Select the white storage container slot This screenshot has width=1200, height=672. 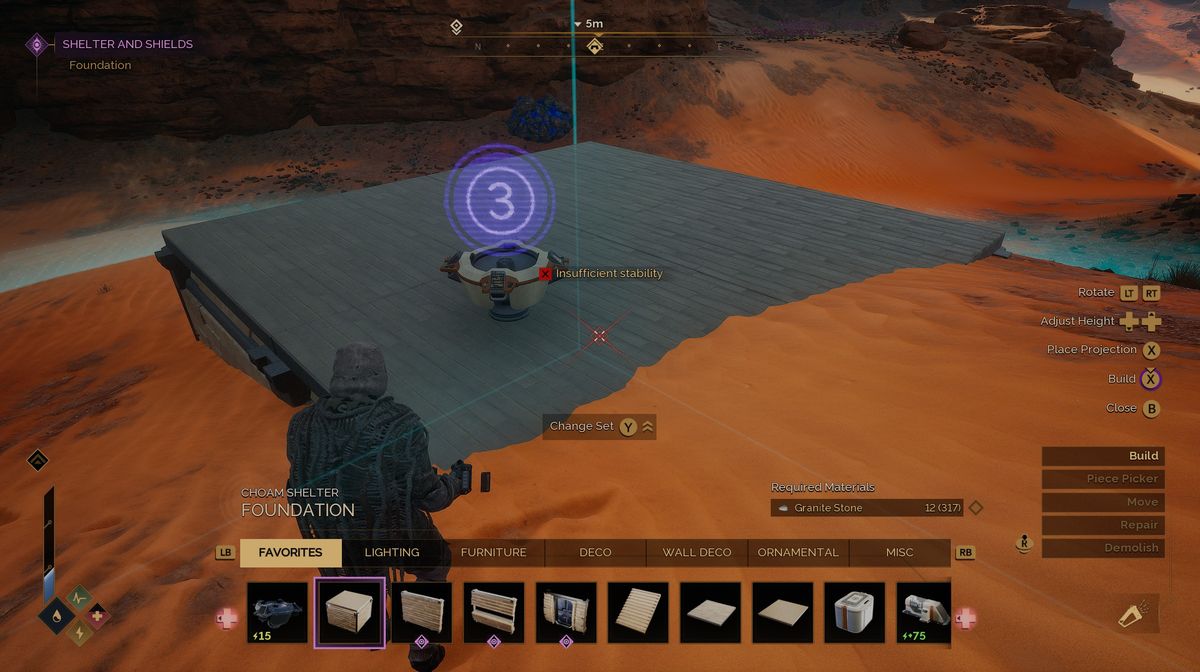click(x=854, y=612)
